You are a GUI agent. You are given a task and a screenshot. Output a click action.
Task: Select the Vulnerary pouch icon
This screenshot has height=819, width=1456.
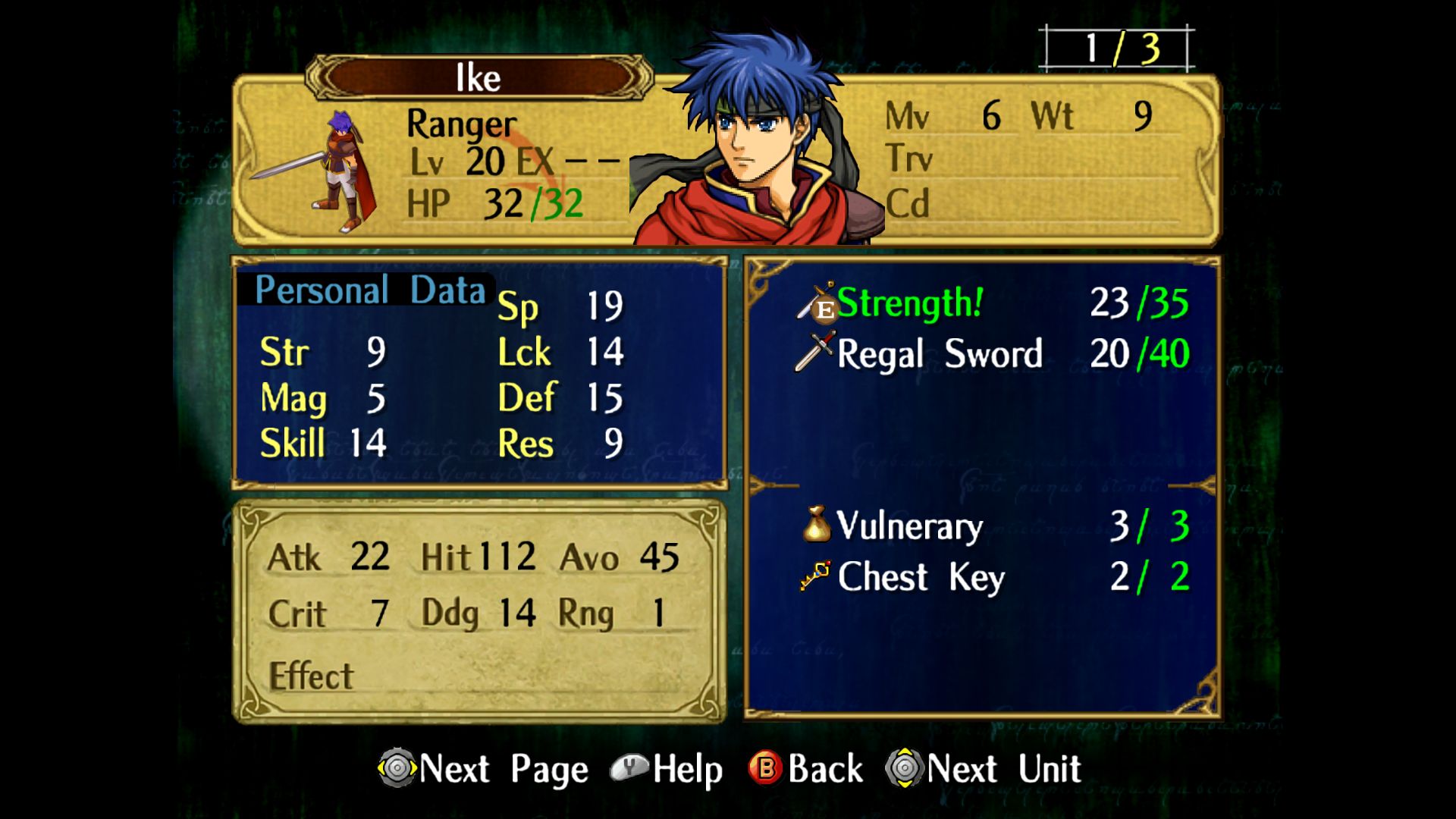point(817,525)
